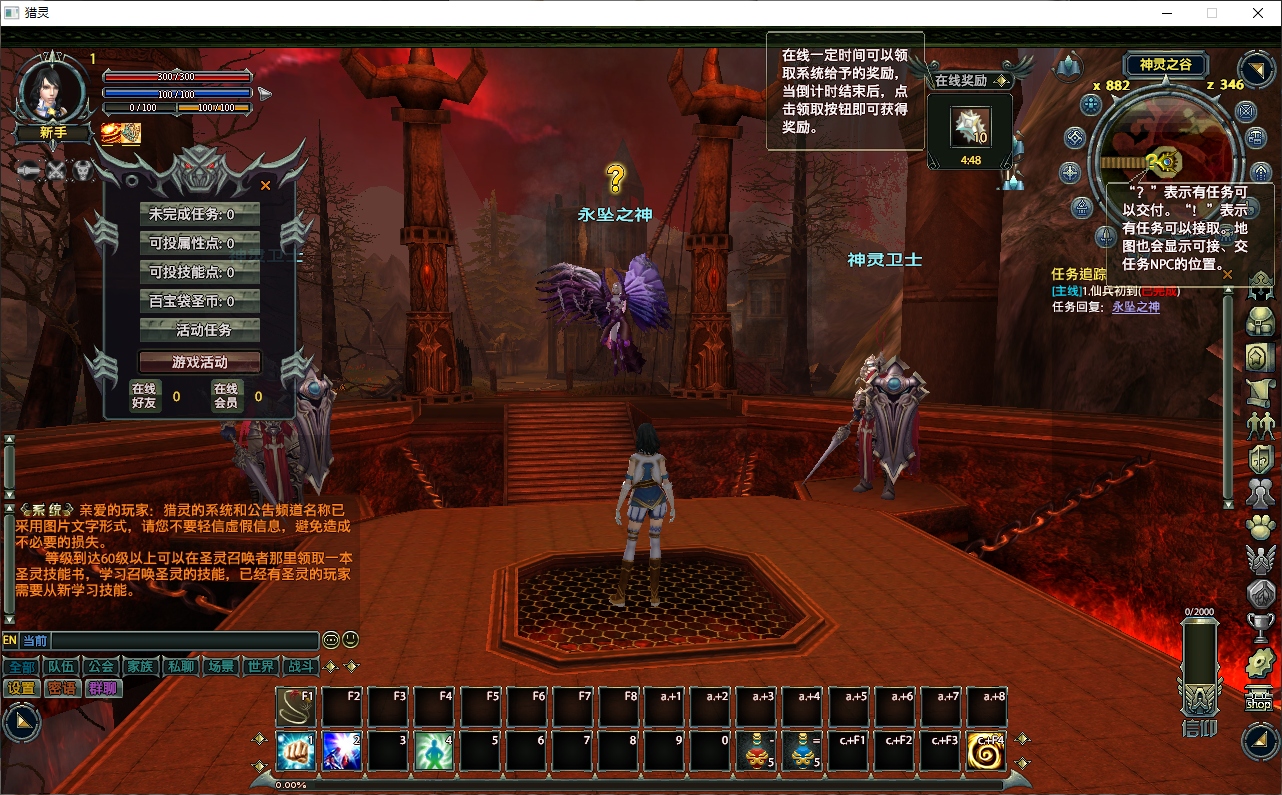Open chat 设置 settings
This screenshot has height=795, width=1282.
[x=21, y=688]
